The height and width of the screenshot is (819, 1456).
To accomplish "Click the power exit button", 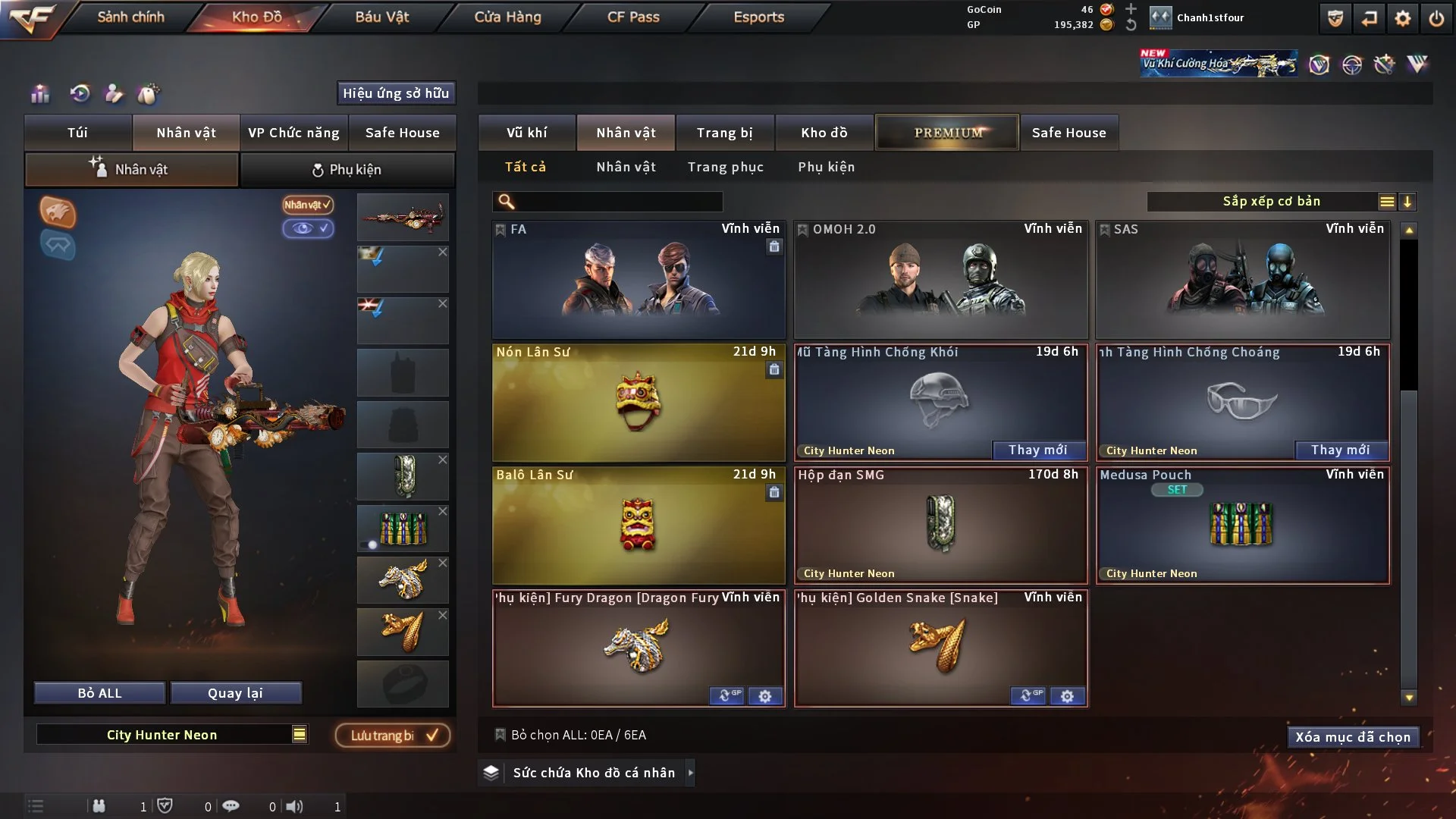I will (1436, 18).
